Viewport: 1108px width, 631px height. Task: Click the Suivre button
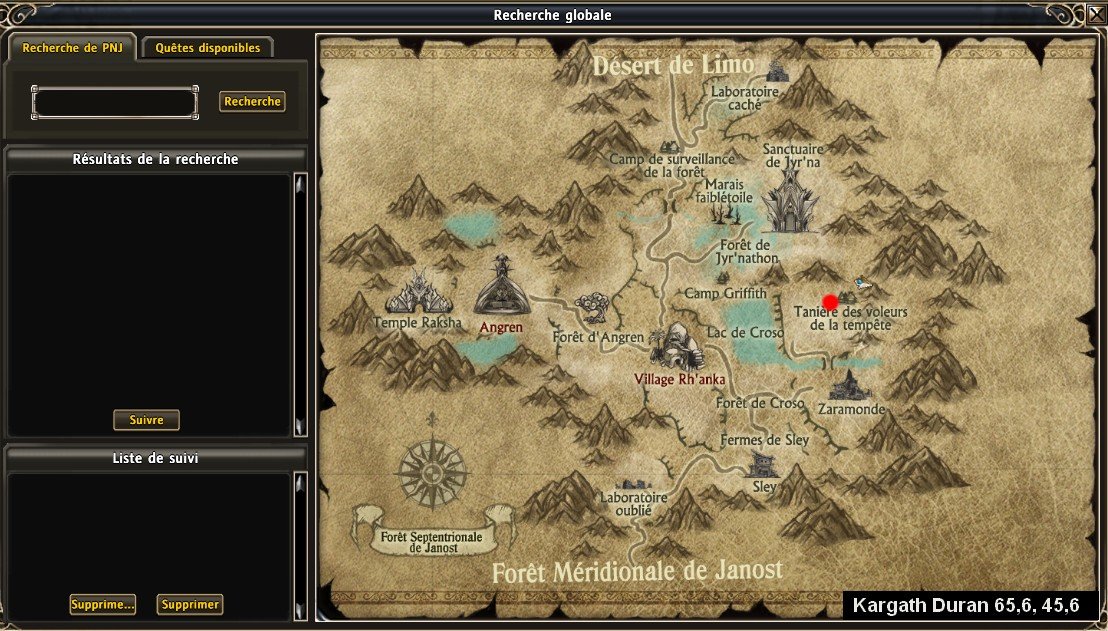coord(146,420)
